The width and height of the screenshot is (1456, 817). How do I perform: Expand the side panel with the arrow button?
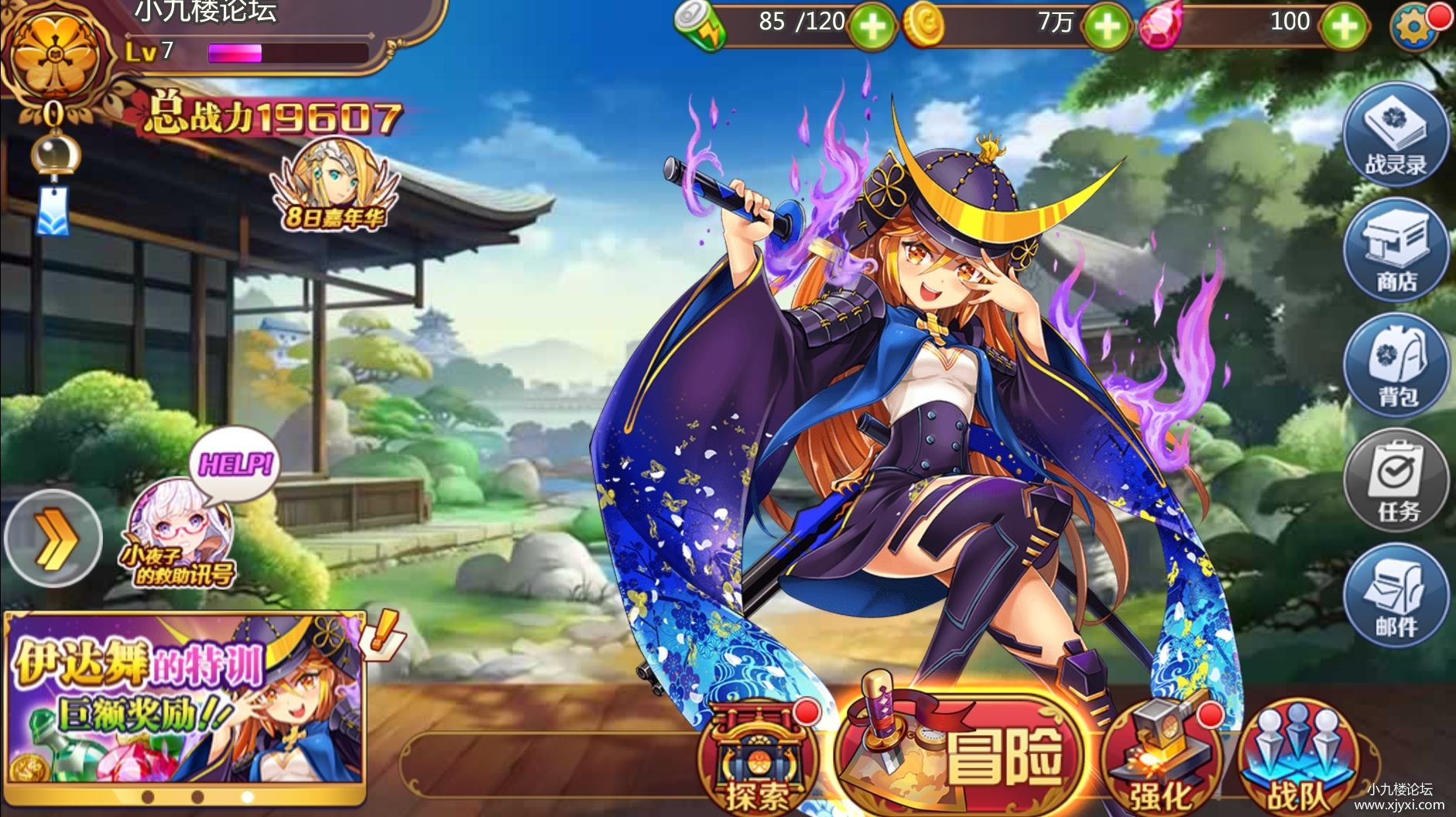pos(53,538)
